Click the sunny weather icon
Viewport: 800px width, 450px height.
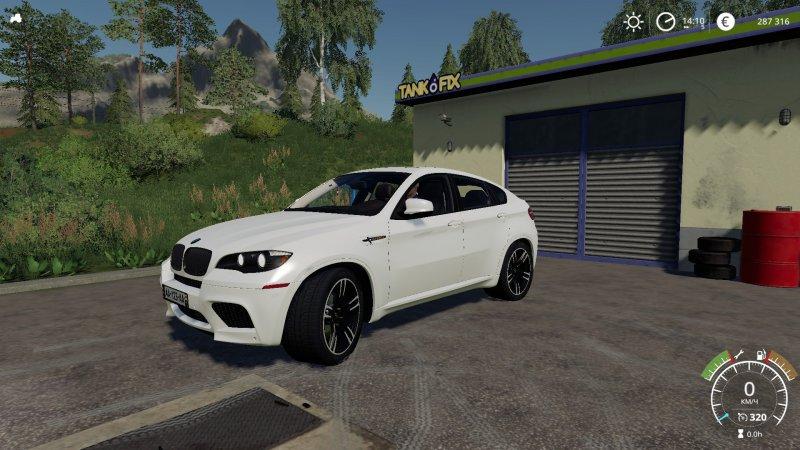633,21
